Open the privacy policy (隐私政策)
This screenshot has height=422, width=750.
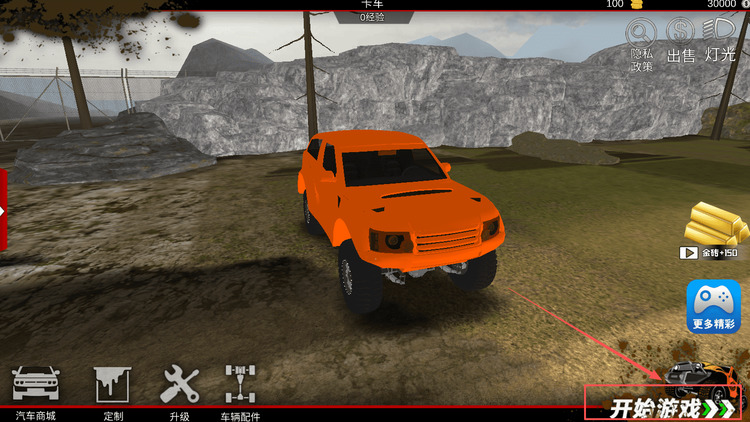(641, 44)
